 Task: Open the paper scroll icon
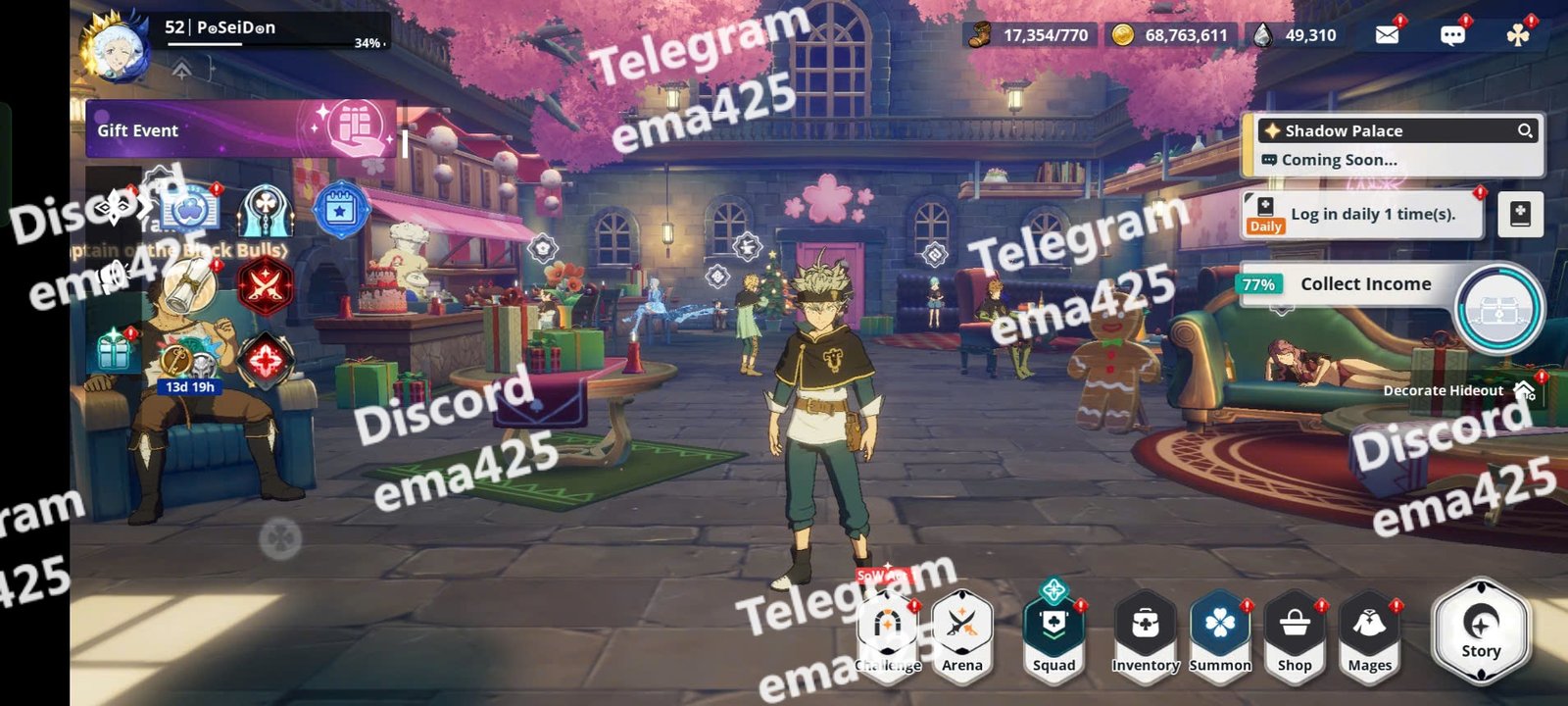coord(188,287)
